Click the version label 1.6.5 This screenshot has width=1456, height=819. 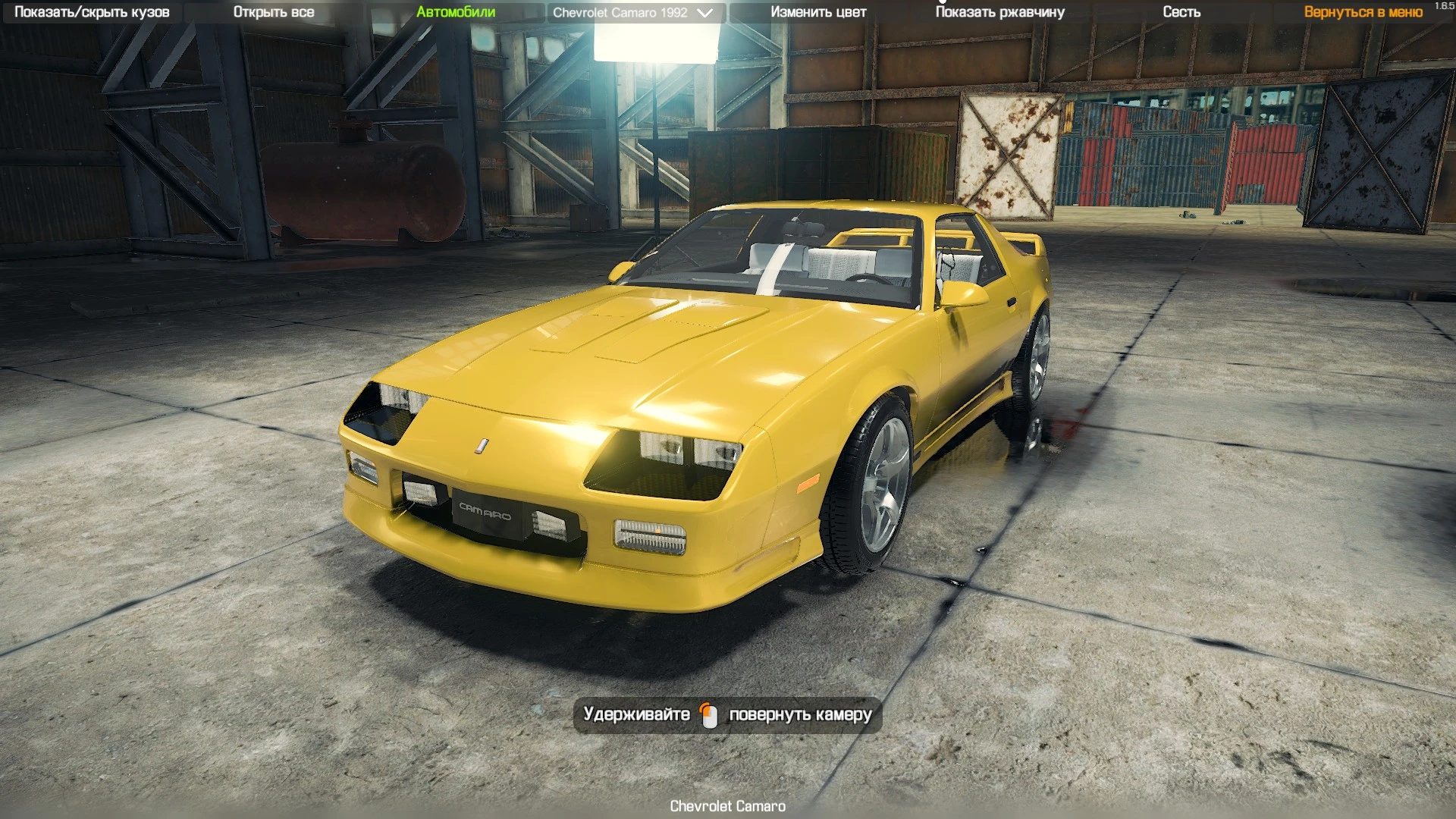[x=1443, y=6]
